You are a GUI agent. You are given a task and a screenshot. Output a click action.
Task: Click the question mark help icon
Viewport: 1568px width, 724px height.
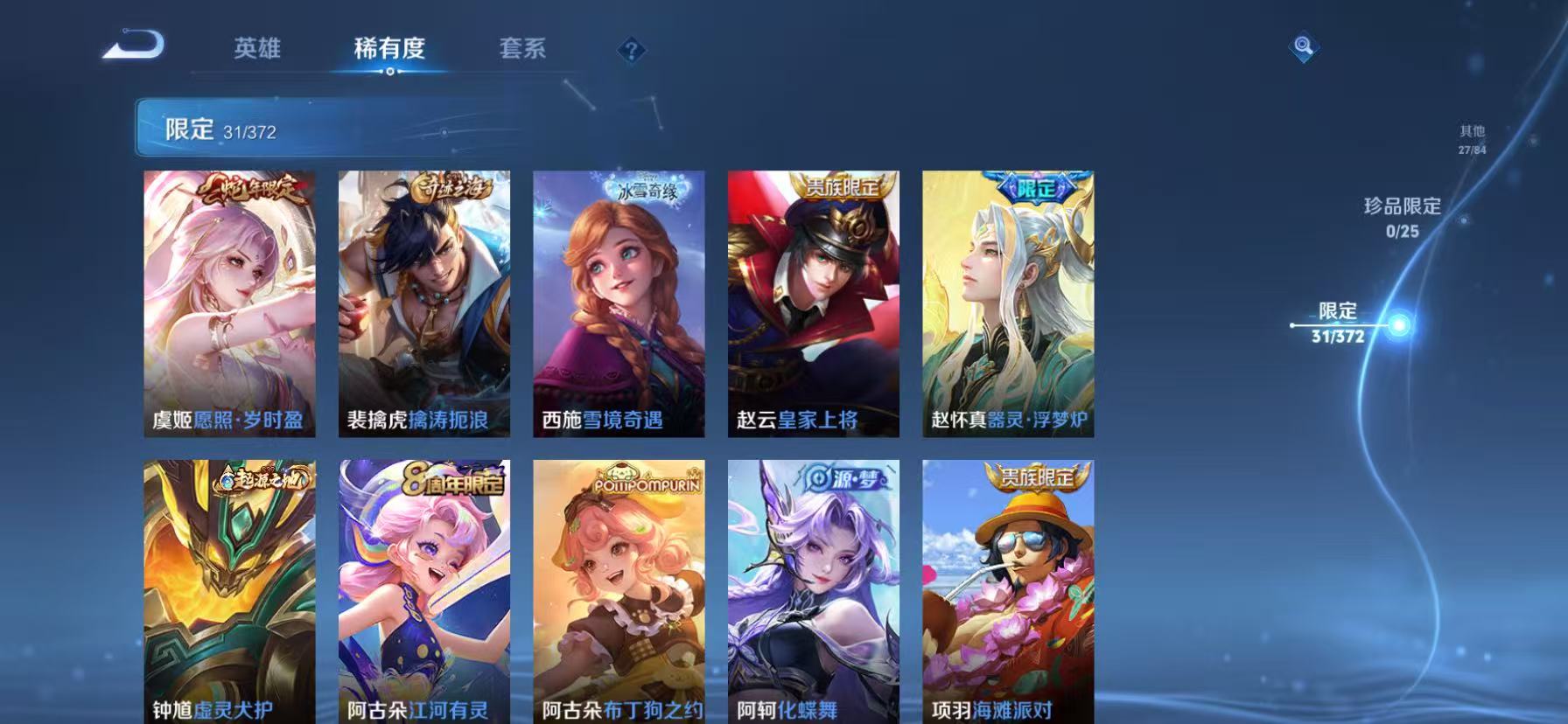click(632, 50)
